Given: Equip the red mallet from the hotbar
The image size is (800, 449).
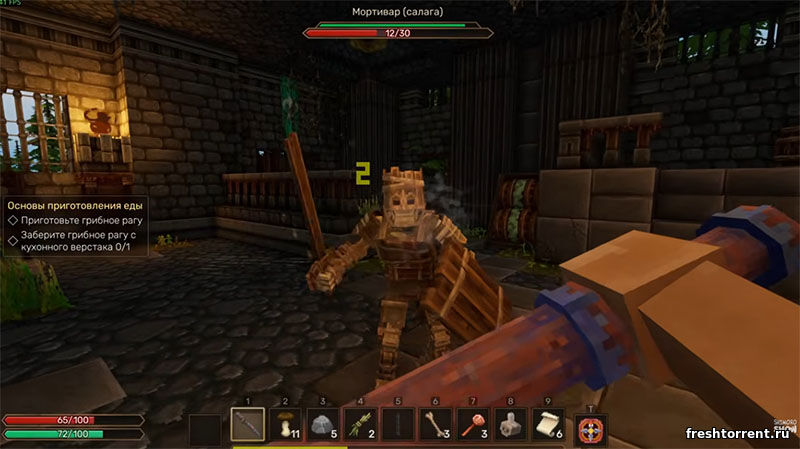Looking at the screenshot, I should tap(474, 424).
